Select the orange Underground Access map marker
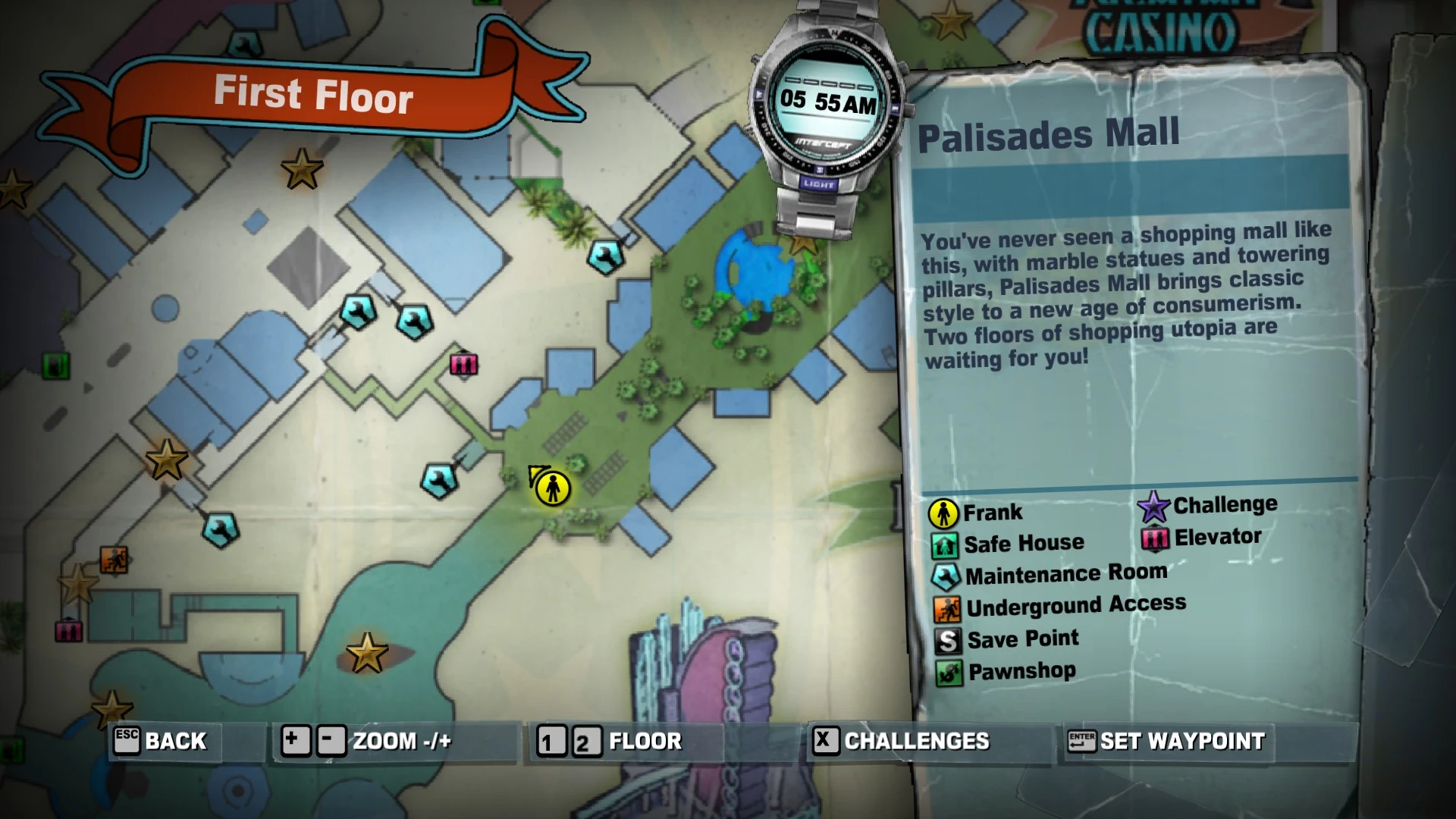This screenshot has width=1456, height=819. (x=115, y=560)
